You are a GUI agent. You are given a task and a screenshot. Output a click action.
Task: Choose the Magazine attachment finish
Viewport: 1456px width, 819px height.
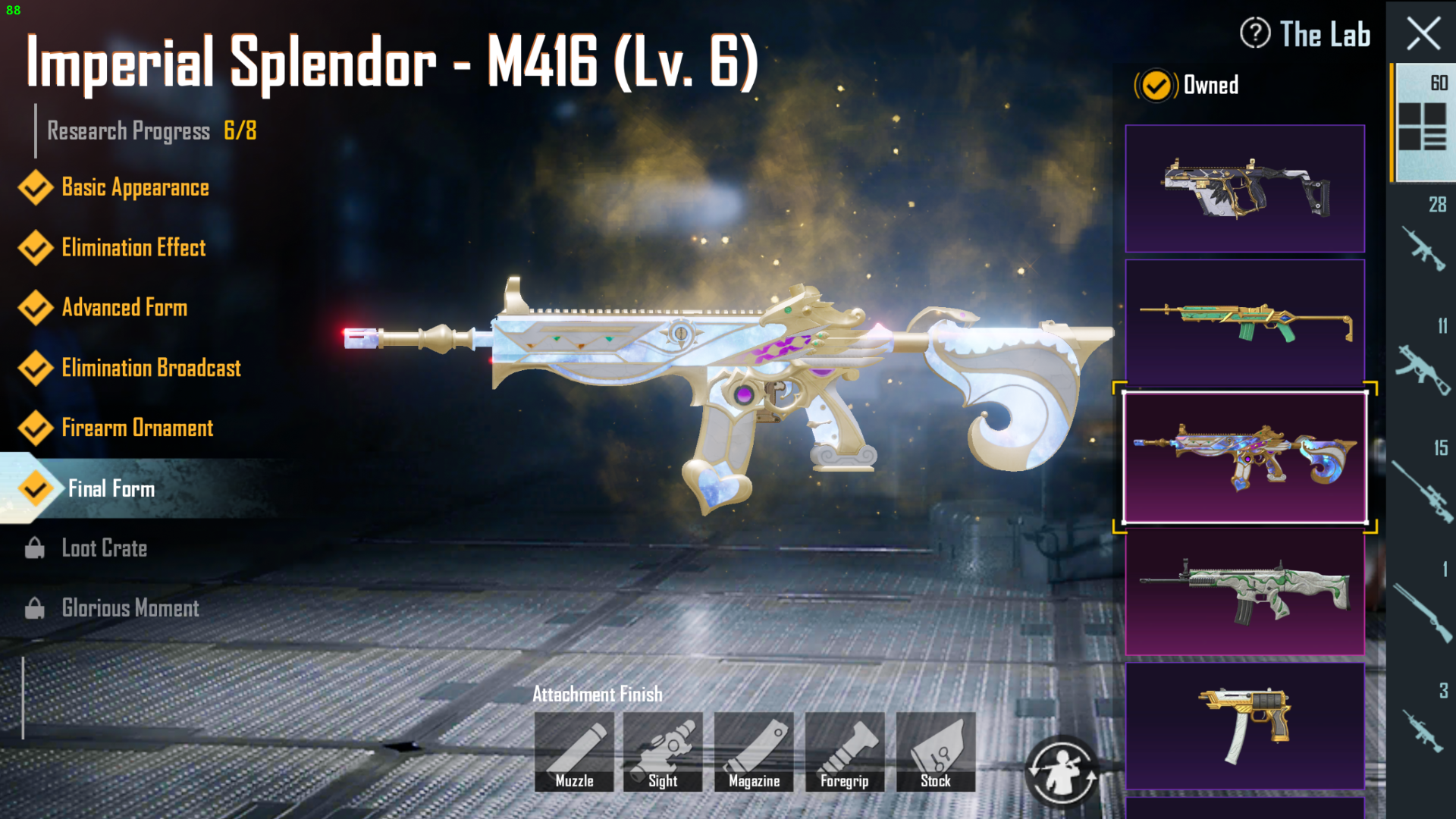tap(754, 752)
